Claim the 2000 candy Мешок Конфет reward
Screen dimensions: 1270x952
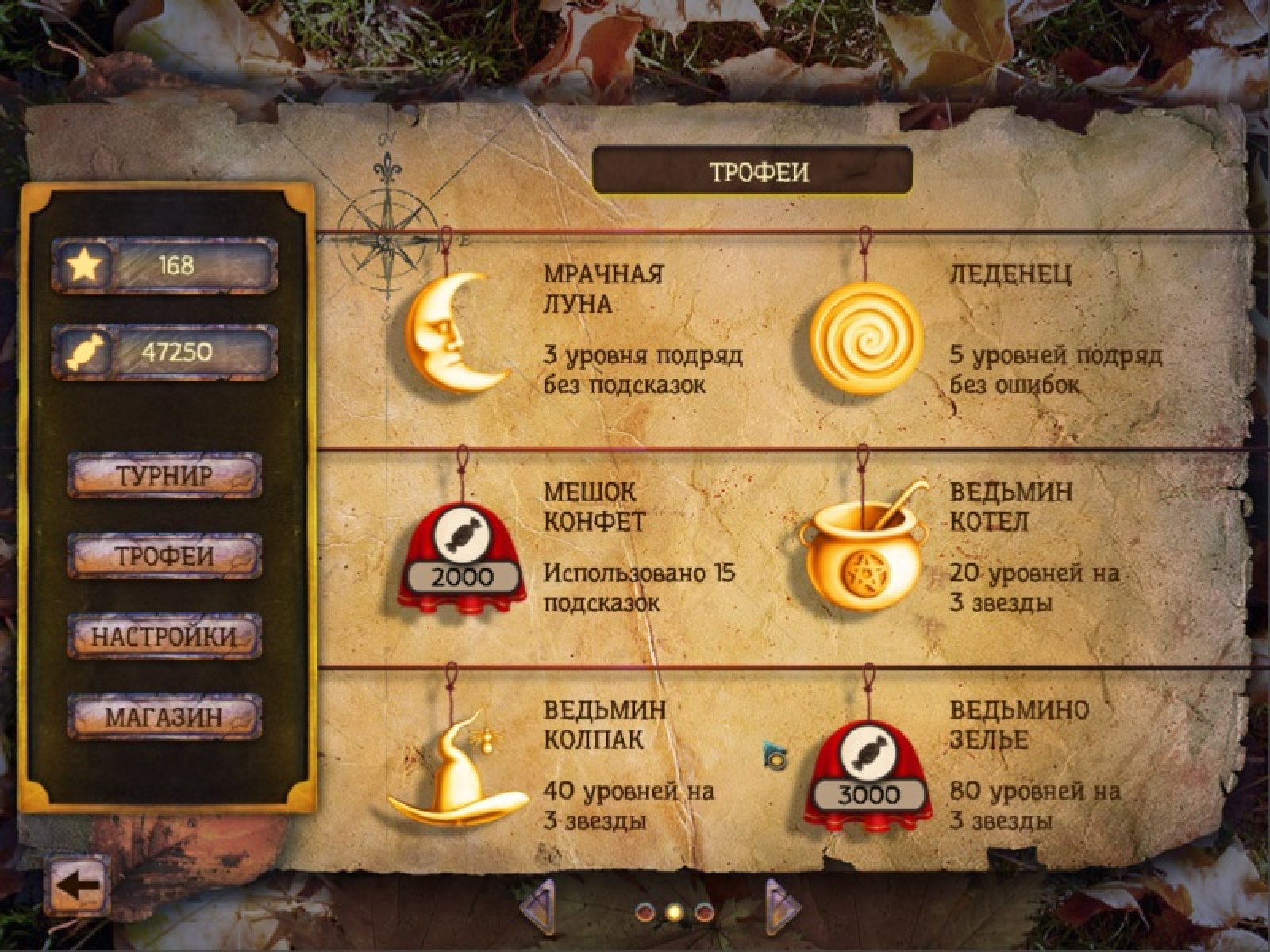[x=460, y=562]
